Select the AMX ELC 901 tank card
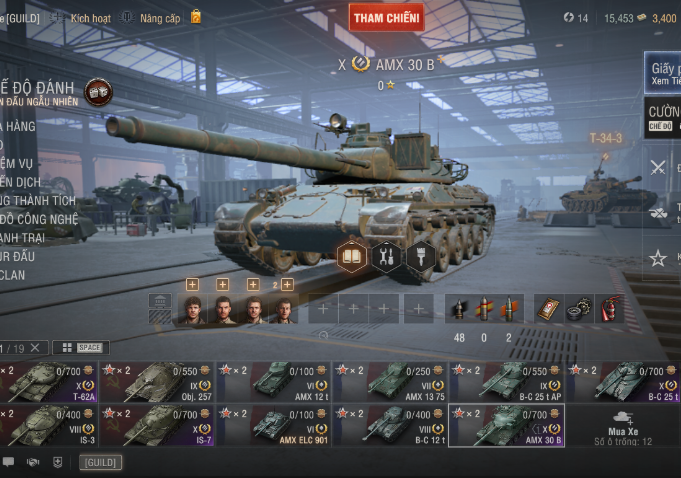The height and width of the screenshot is (478, 681). coord(274,424)
